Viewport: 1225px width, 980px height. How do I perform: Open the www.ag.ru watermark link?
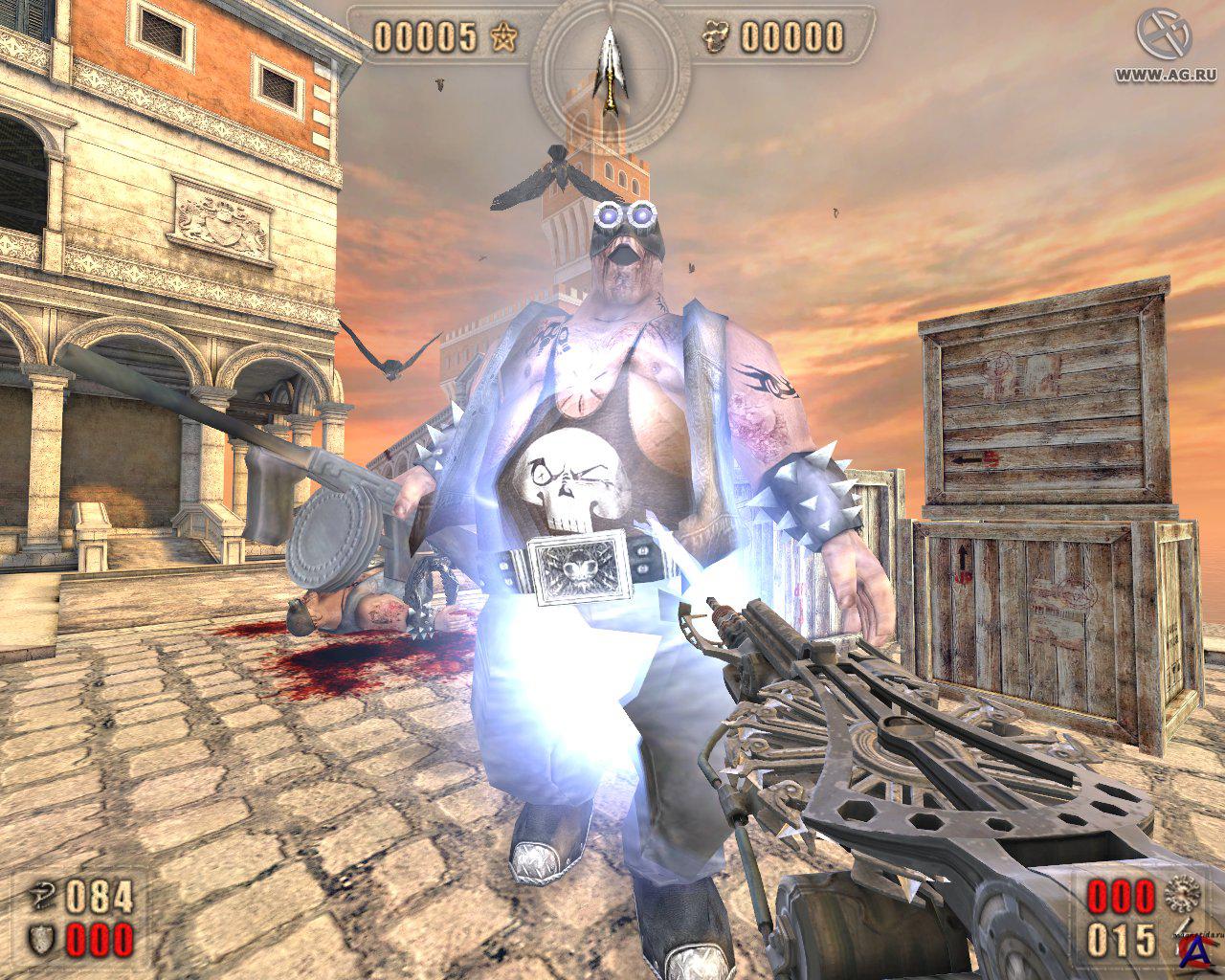1165,74
